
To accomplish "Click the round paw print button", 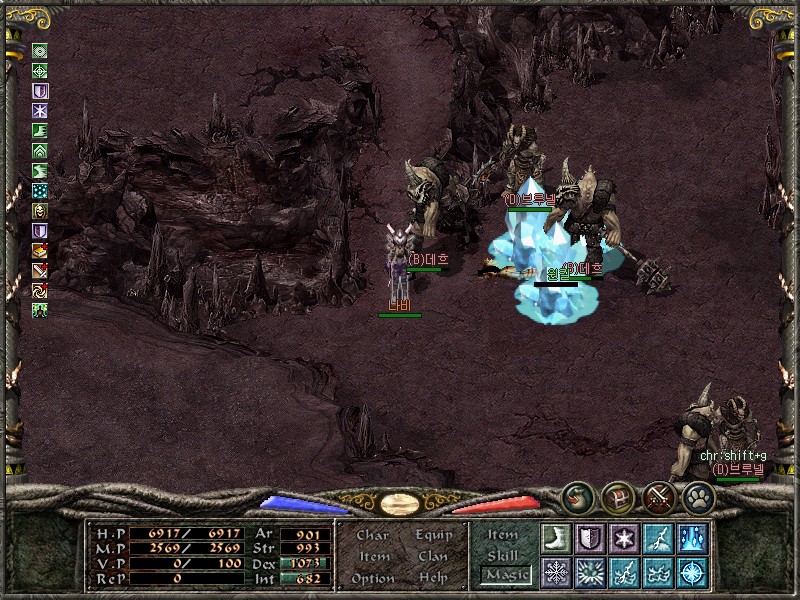I will coord(698,496).
